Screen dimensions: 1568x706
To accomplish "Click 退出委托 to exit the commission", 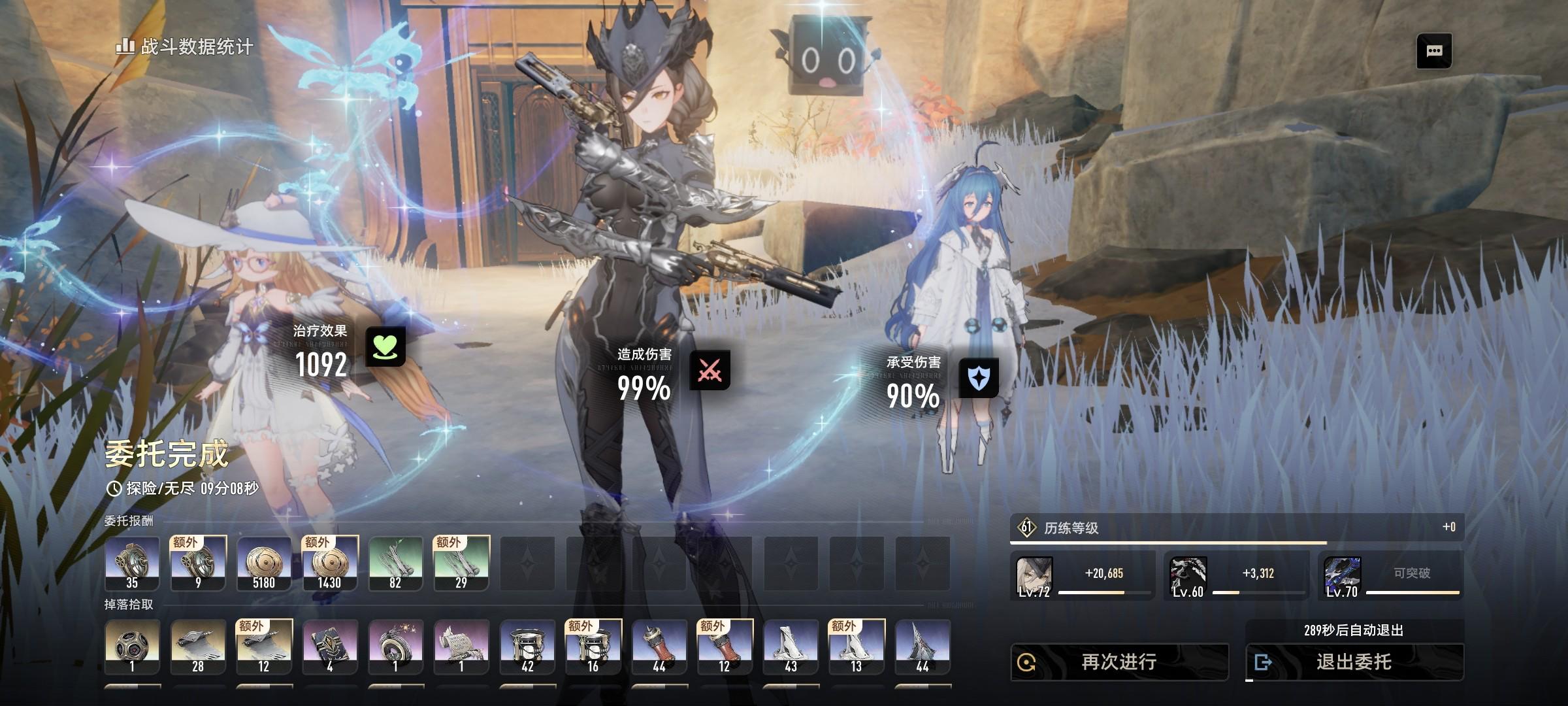I will tap(1354, 662).
